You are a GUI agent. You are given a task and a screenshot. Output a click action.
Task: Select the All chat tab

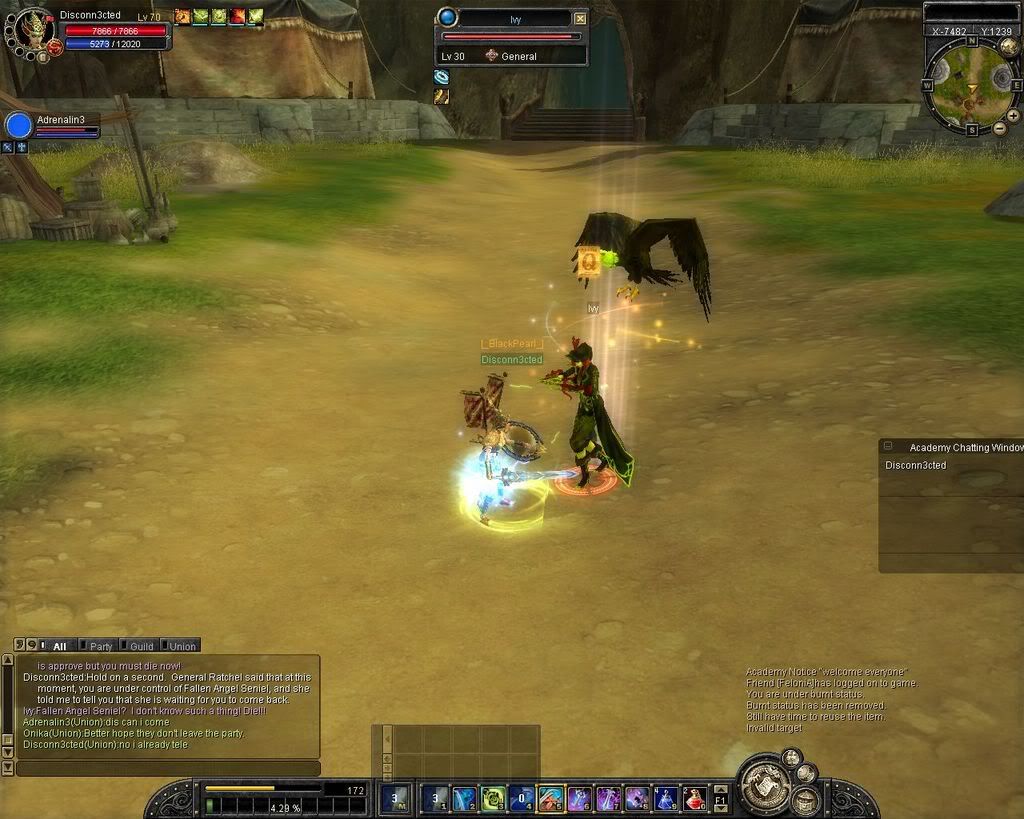coord(59,646)
